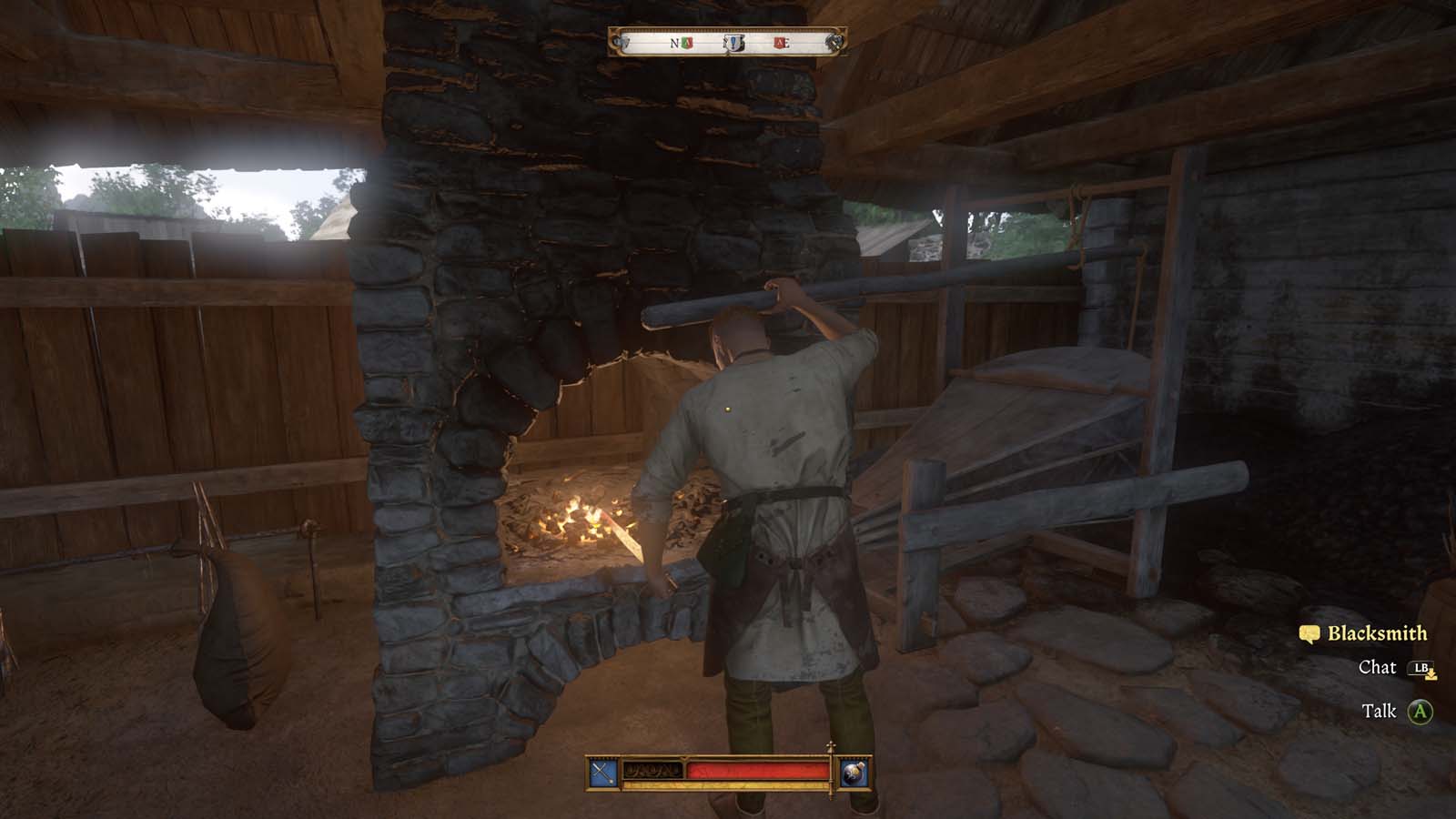The image size is (1456, 819).
Task: Click the small chevron above the health bar
Action: (x=684, y=758)
